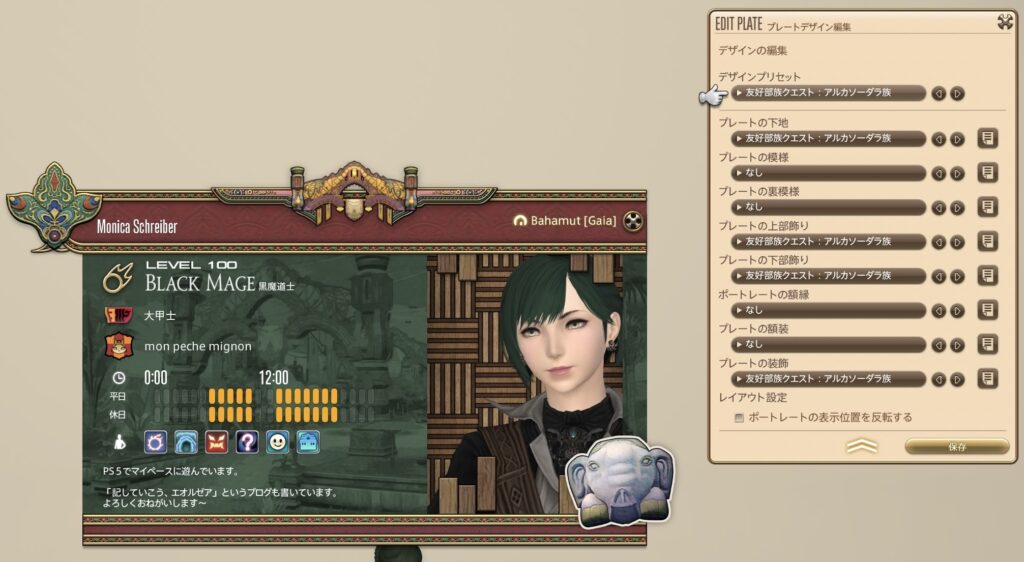Open the プレートの下地 dropdown

click(x=828, y=139)
